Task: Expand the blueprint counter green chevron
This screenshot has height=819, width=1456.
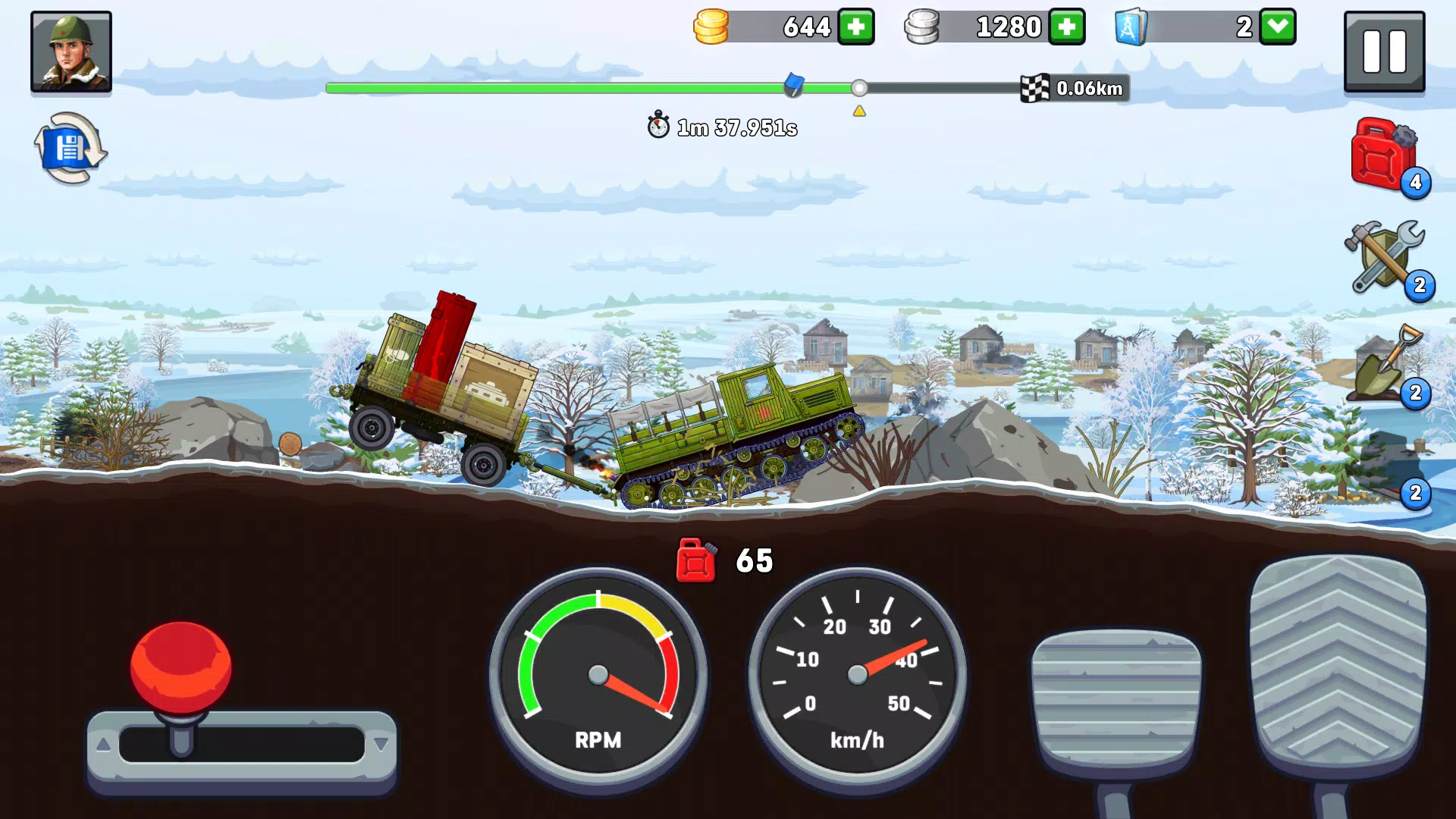Action: click(x=1277, y=27)
